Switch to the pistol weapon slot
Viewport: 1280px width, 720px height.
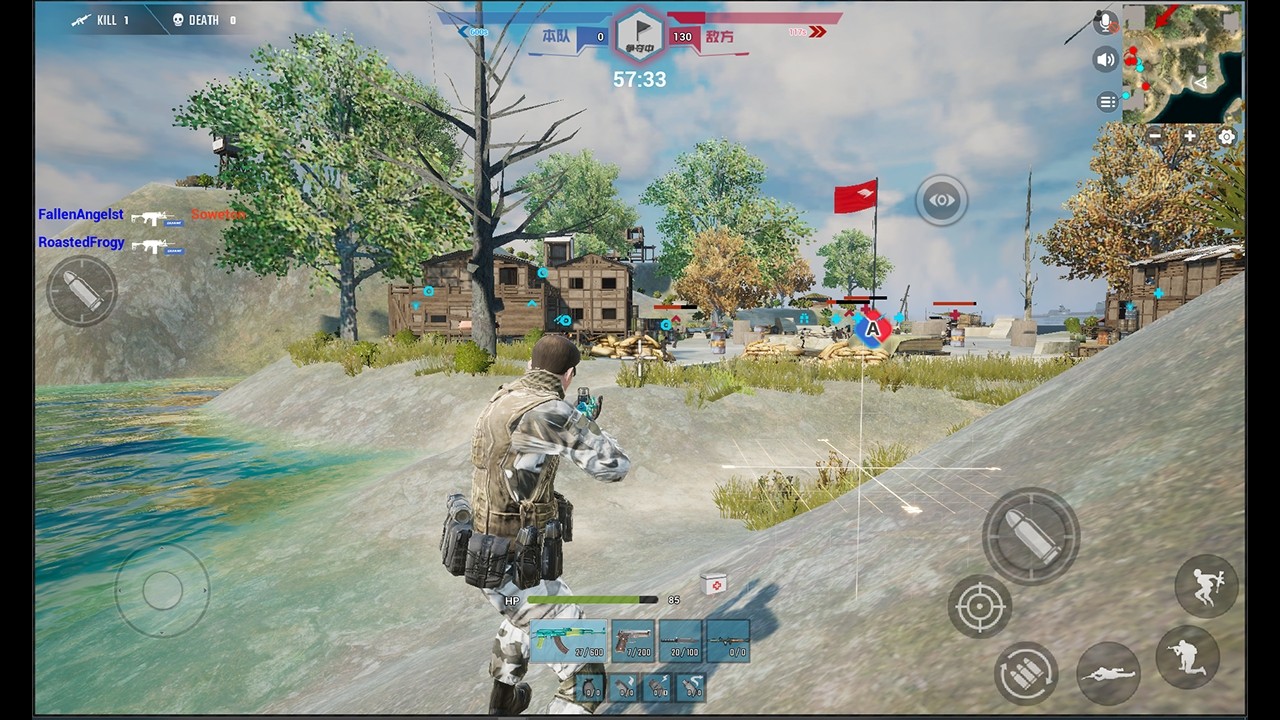pyautogui.click(x=632, y=641)
